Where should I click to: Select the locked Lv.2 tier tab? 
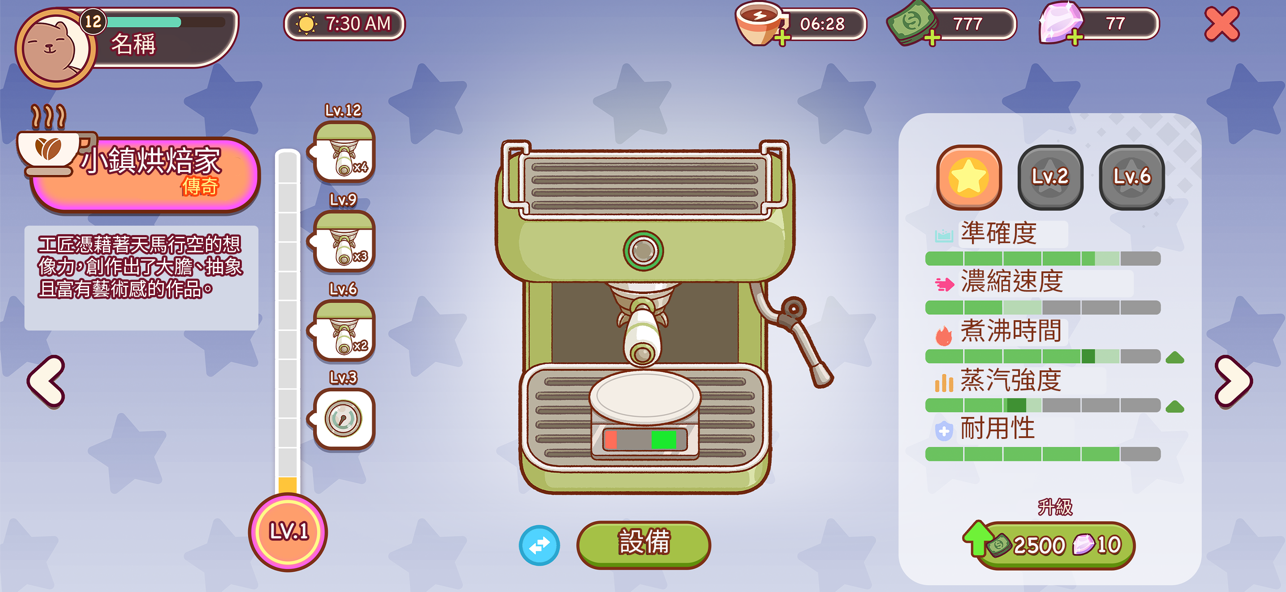click(1050, 177)
